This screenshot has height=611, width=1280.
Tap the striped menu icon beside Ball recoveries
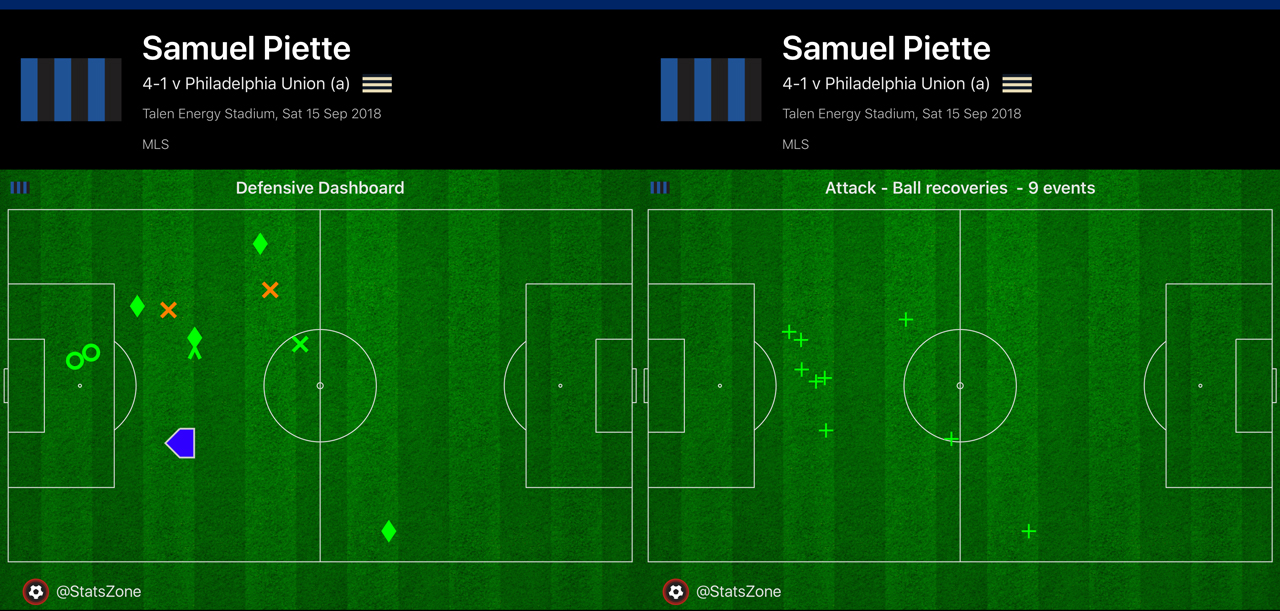660,187
